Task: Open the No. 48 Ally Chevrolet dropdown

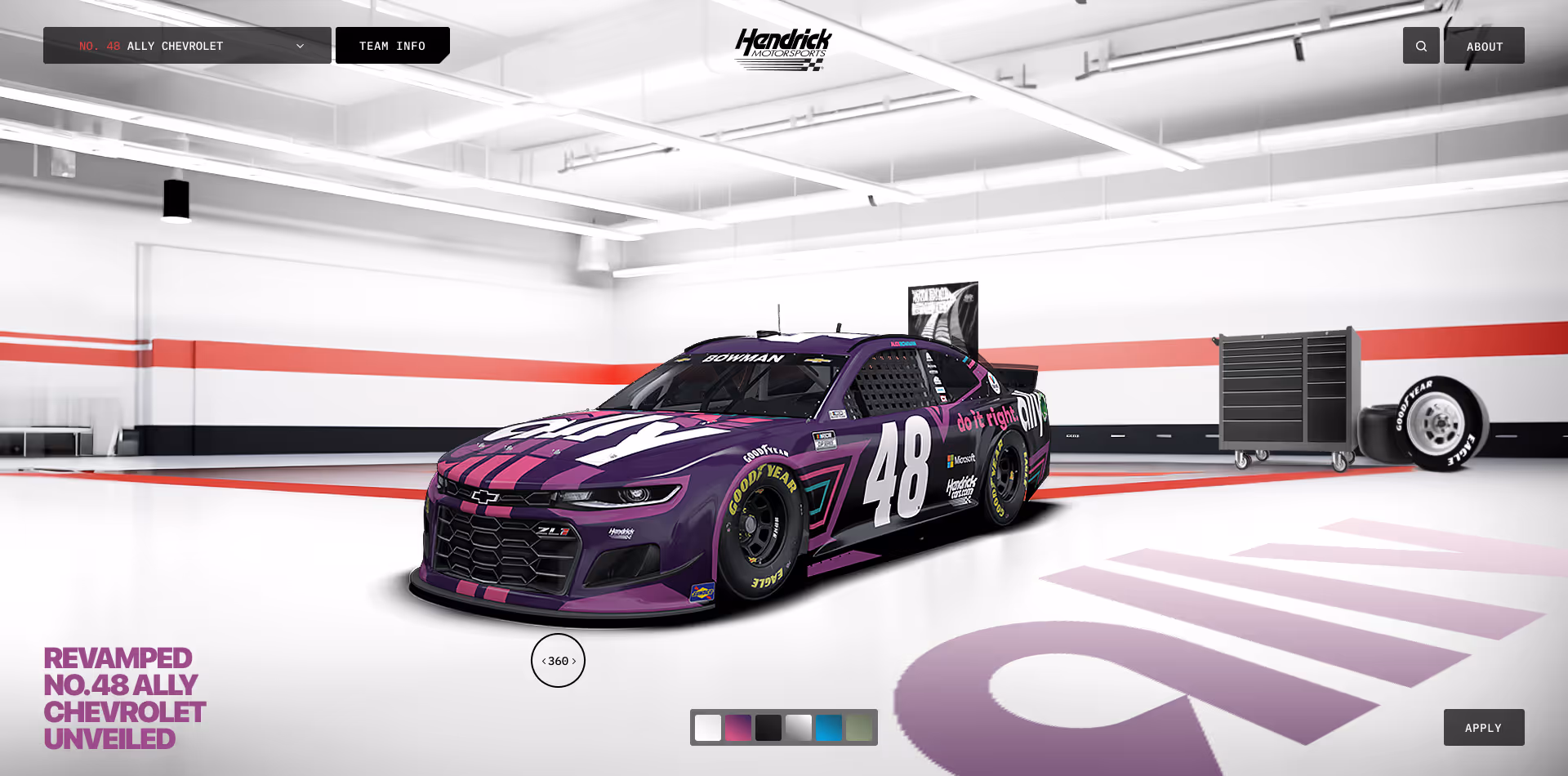Action: (187, 46)
